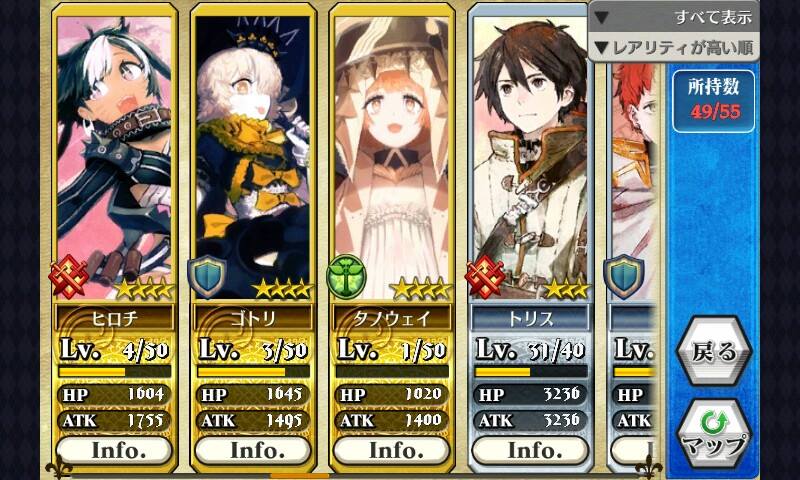The image size is (800, 480).
Task: View Info. for トリス
Action: click(531, 450)
